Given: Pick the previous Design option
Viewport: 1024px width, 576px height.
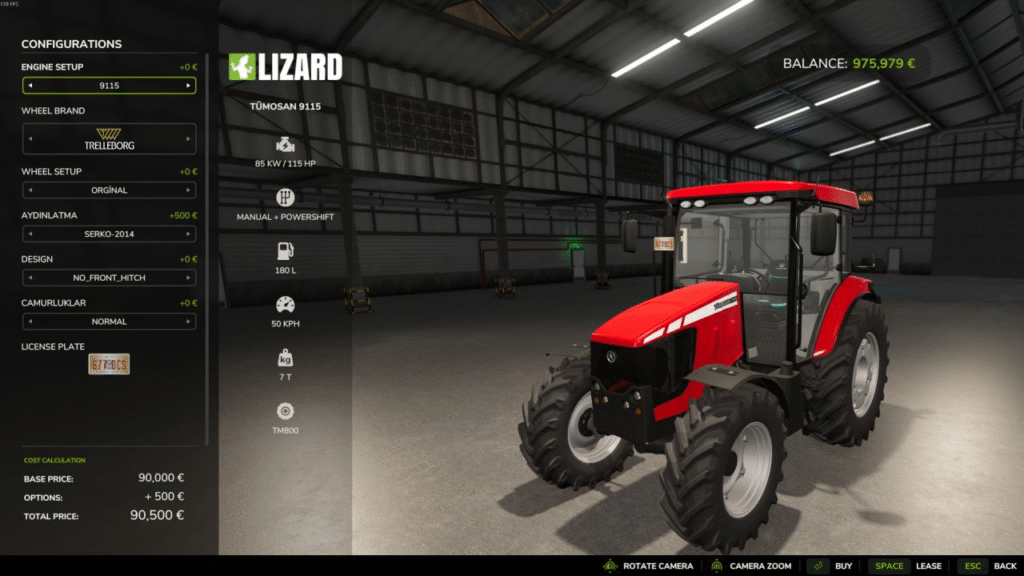Looking at the screenshot, I should (30, 278).
